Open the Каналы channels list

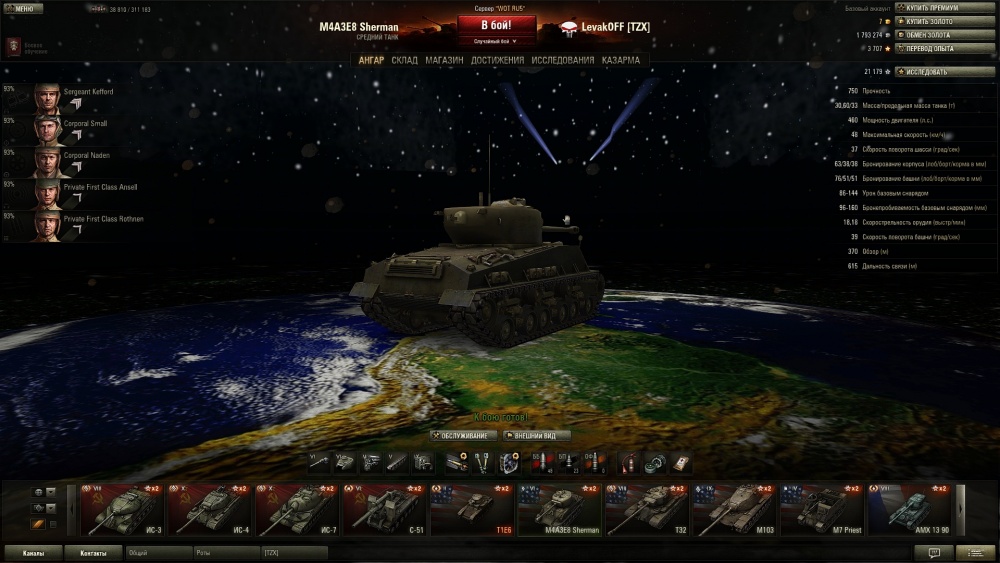32,553
